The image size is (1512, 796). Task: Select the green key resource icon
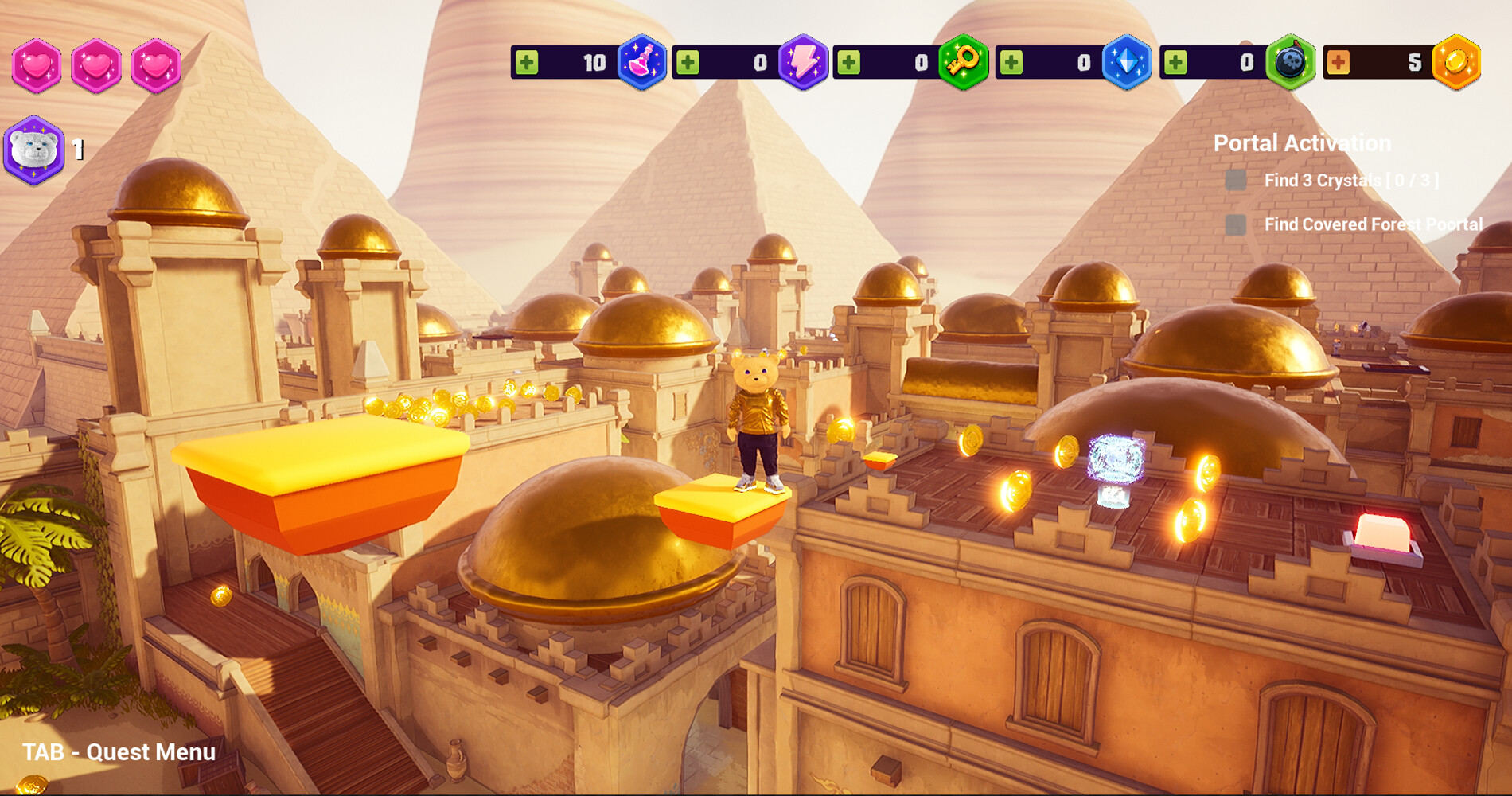964,62
